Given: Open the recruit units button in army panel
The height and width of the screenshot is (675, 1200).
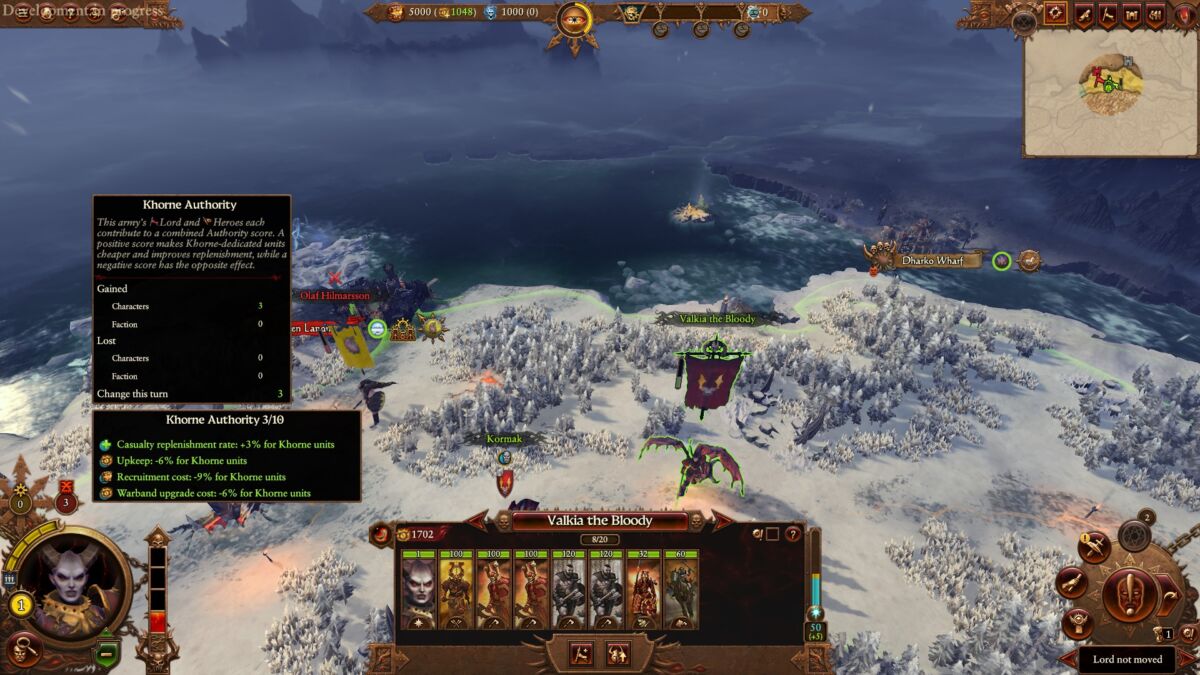Looking at the screenshot, I should pos(581,653).
